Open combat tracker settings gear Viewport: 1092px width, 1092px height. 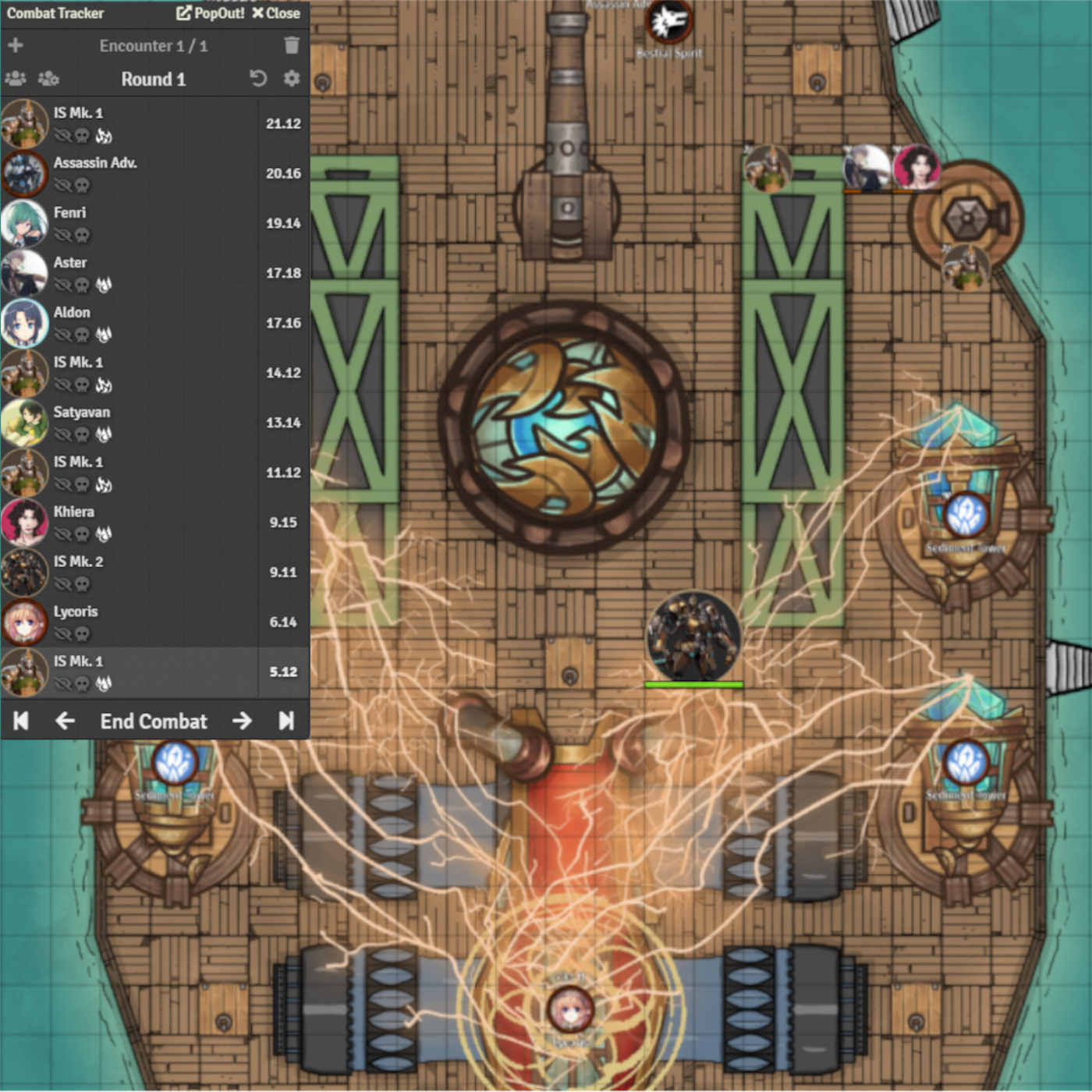(290, 79)
